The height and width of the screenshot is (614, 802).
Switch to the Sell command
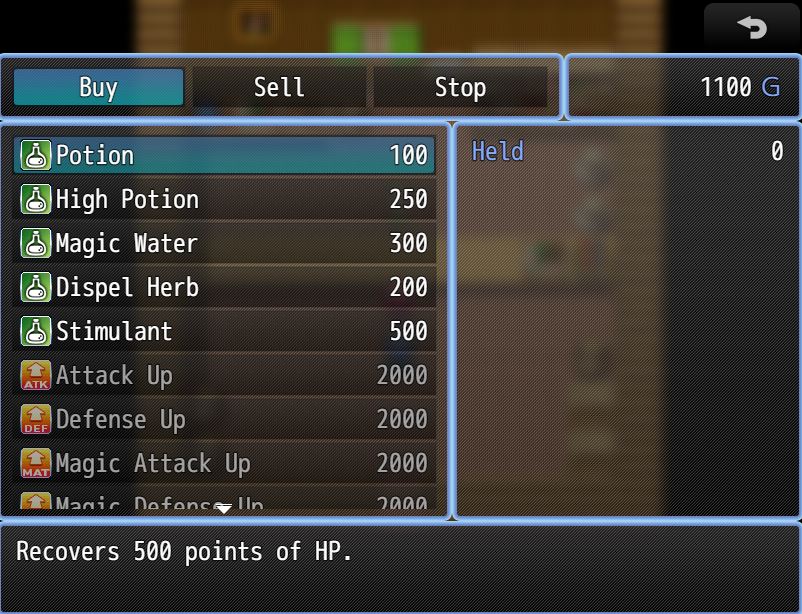[x=279, y=88]
